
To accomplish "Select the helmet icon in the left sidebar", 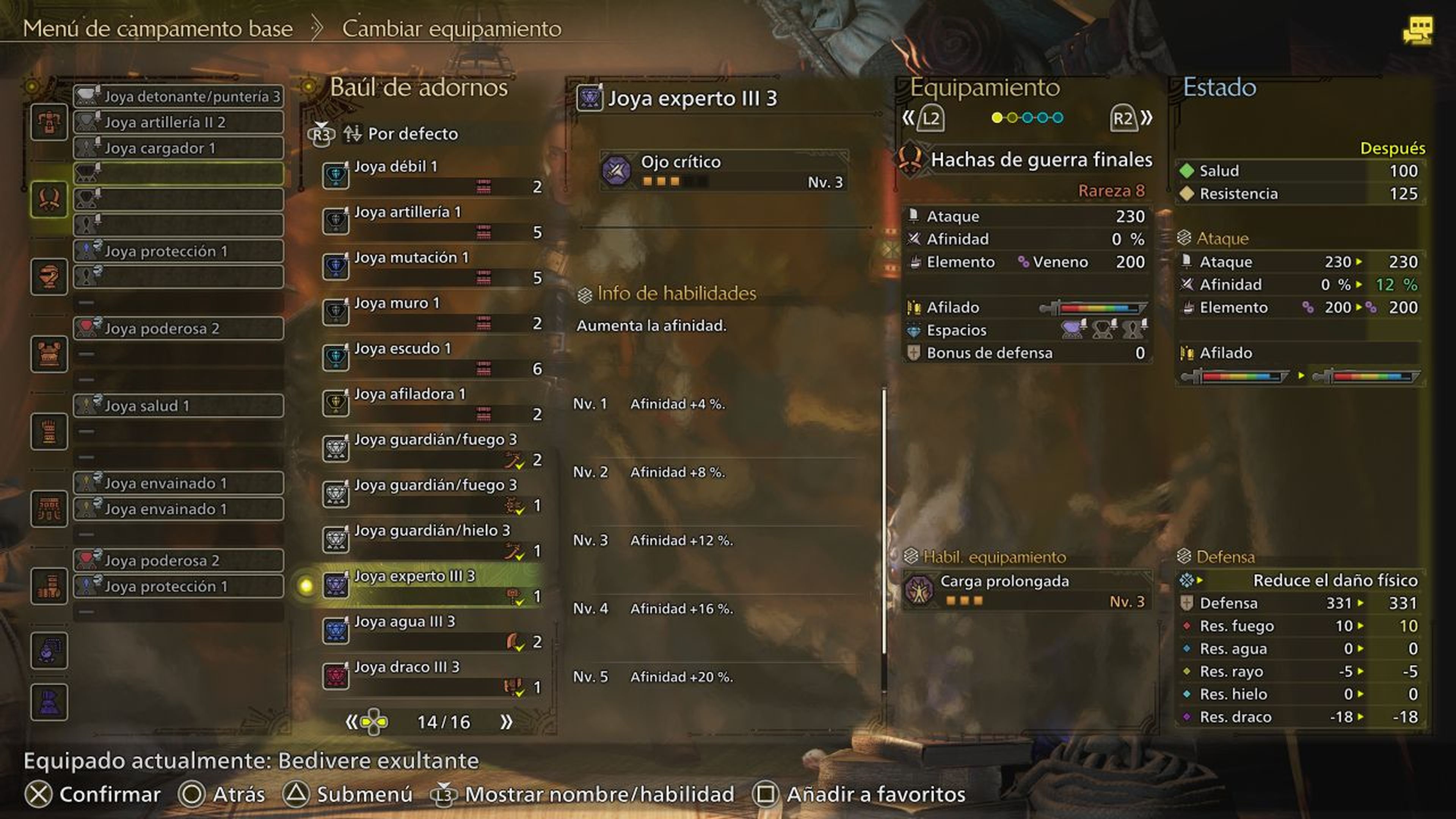I will tap(49, 277).
